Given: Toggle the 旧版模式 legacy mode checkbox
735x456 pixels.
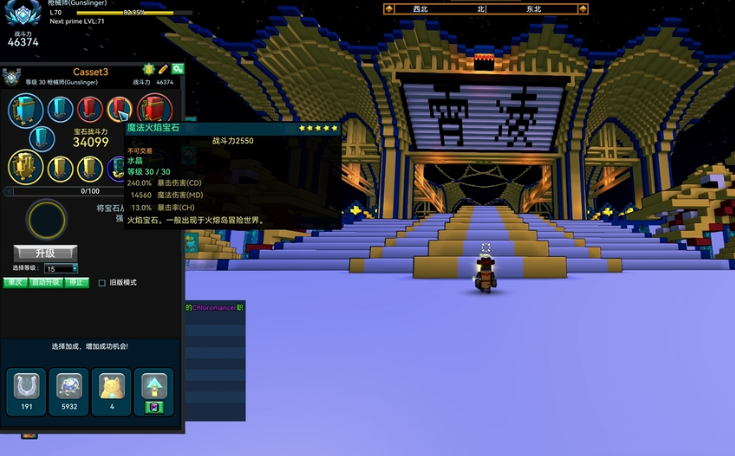Looking at the screenshot, I should pos(102,283).
